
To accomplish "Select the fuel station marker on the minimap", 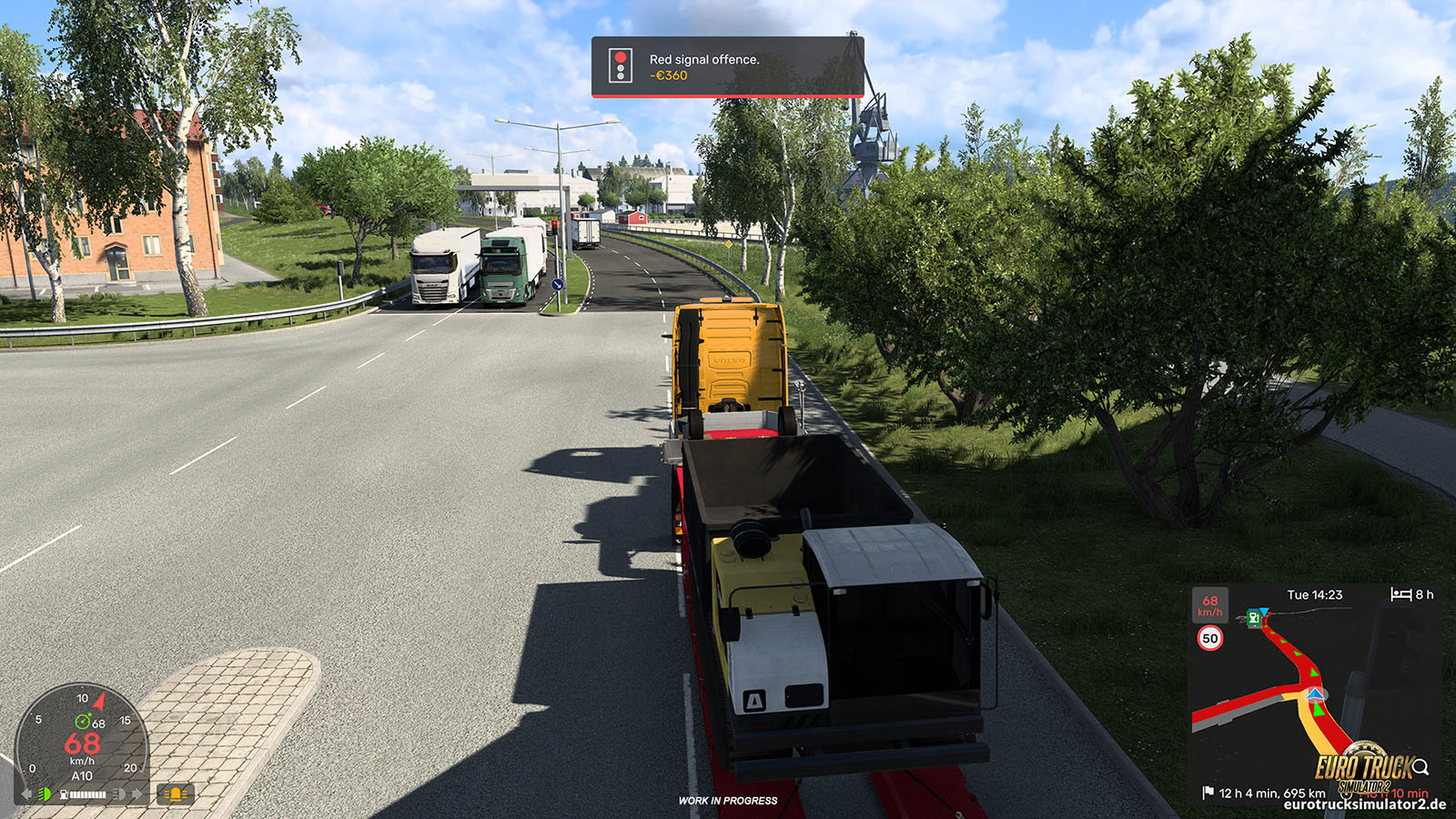I will [1254, 619].
